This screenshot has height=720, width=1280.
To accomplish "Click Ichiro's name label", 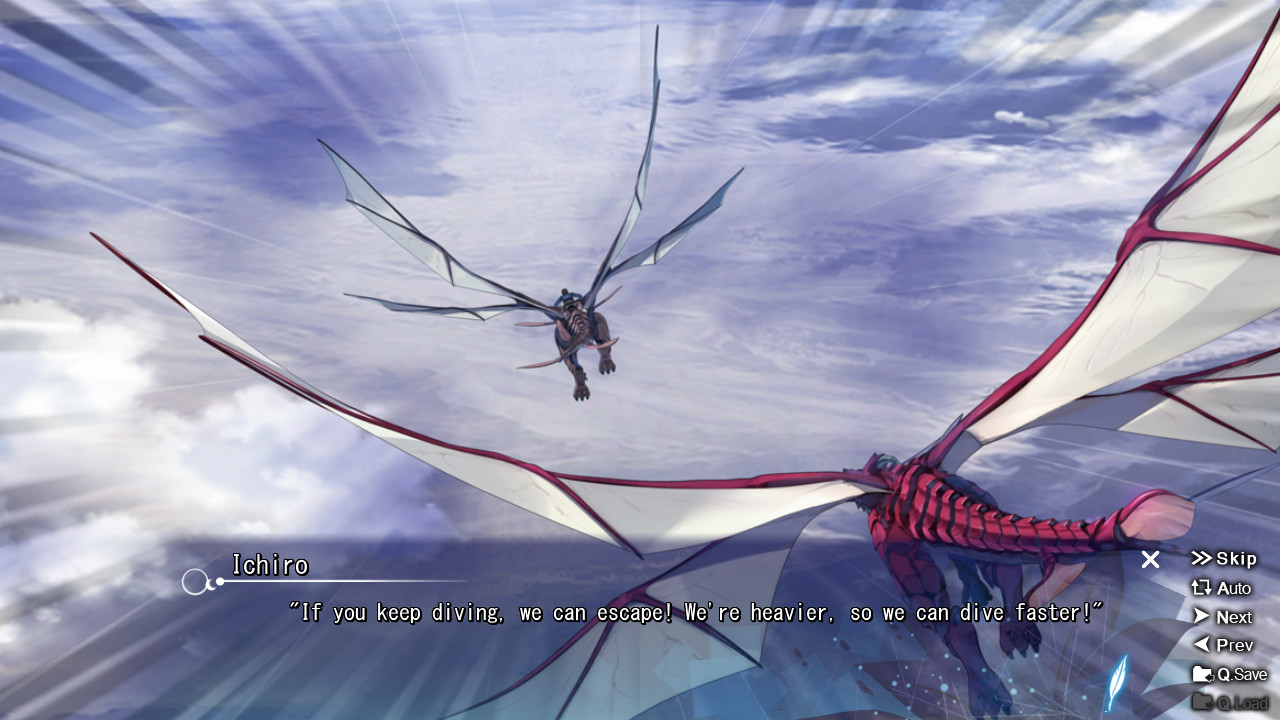I will pyautogui.click(x=268, y=565).
